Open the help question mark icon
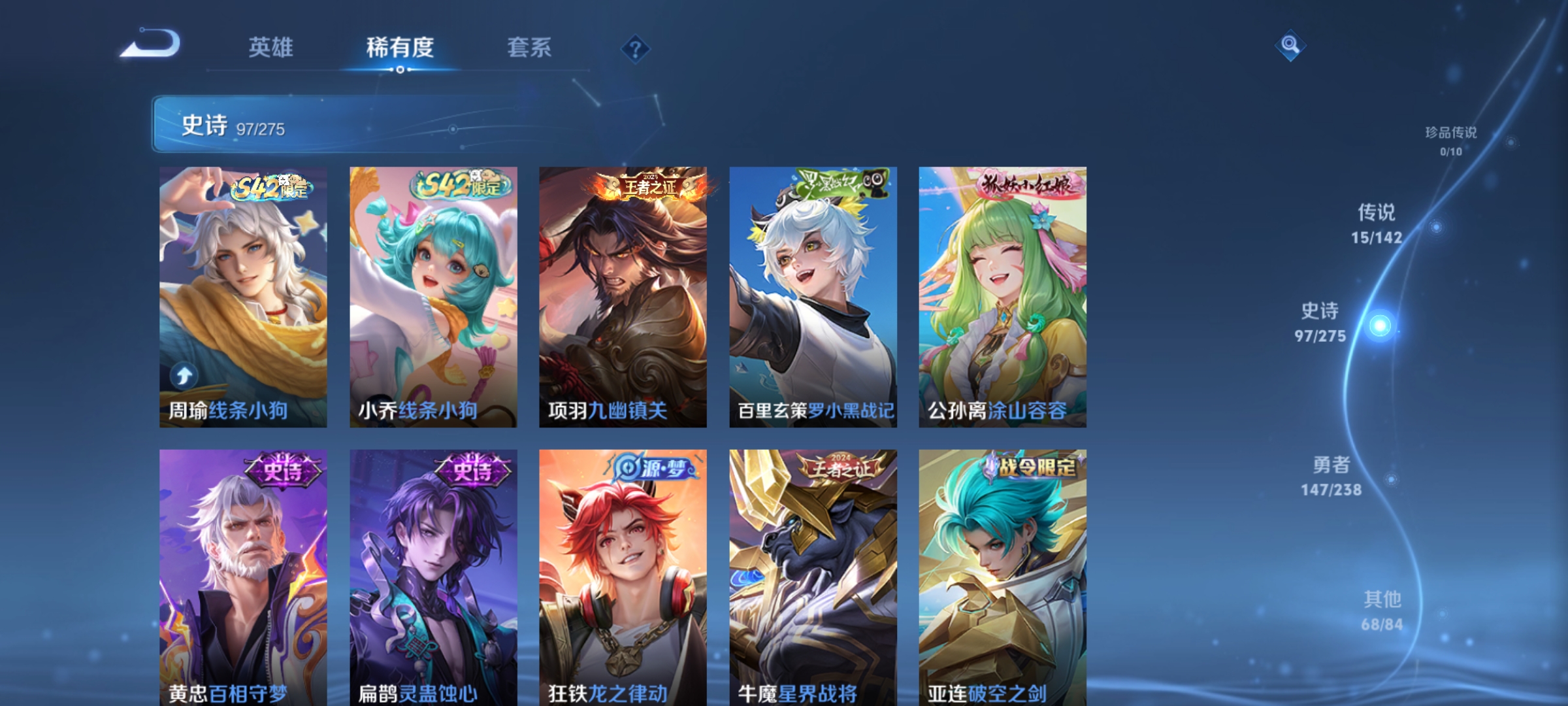This screenshot has width=1568, height=706. point(632,48)
